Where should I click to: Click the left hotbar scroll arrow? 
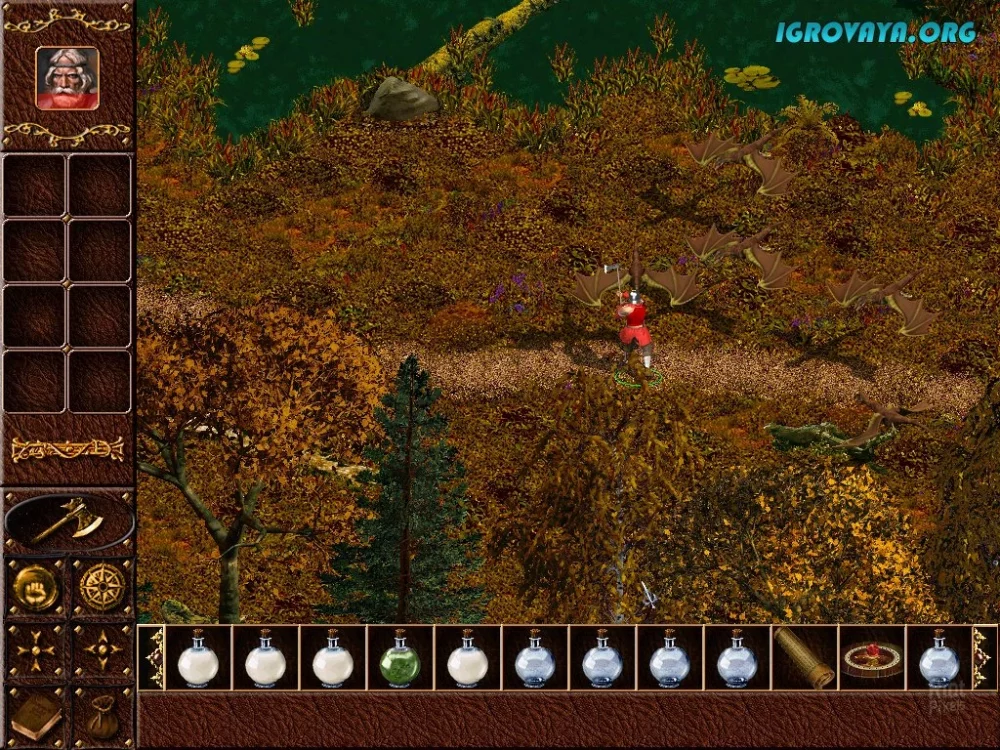tap(152, 659)
